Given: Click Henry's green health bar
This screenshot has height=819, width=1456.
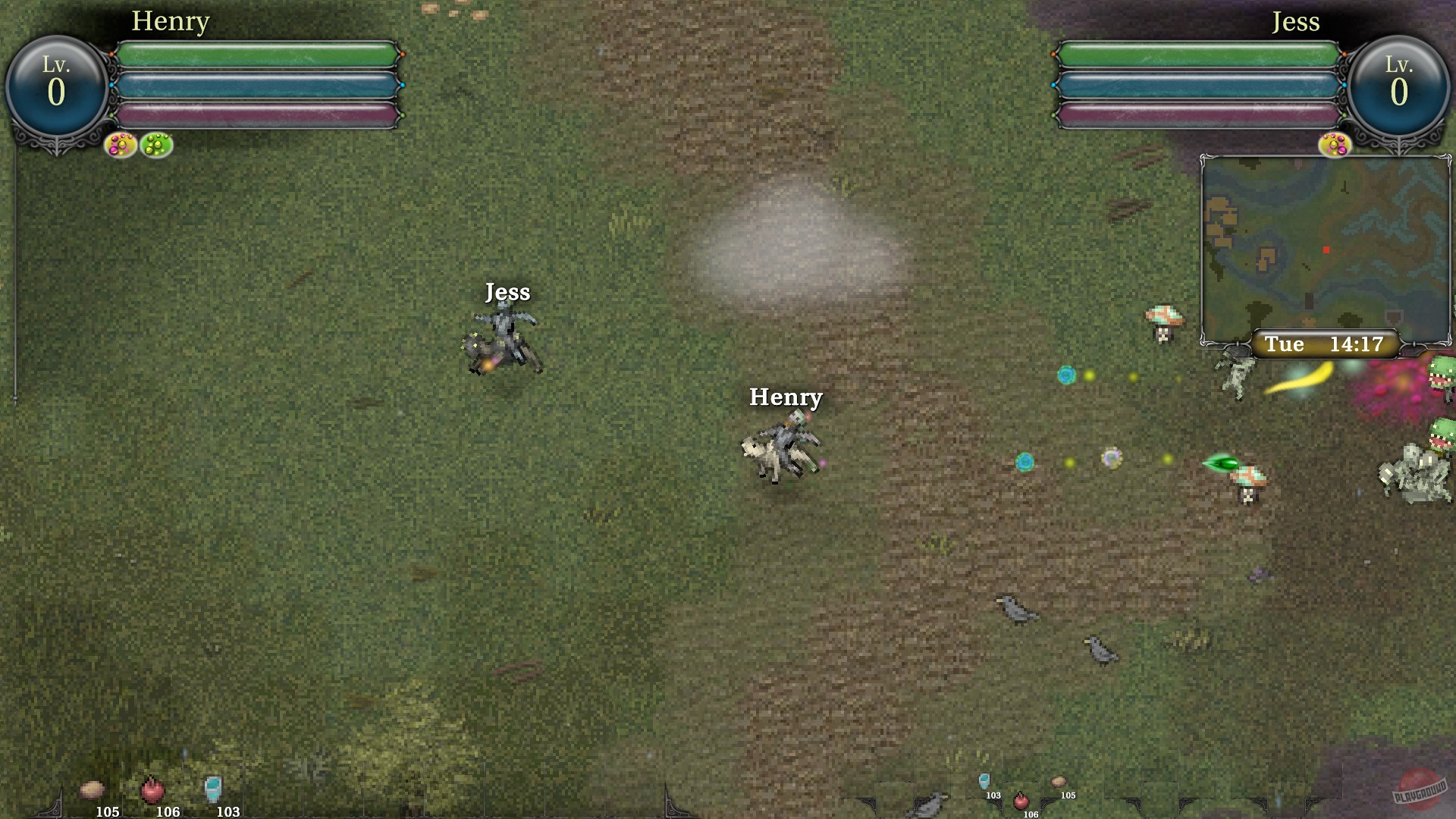Looking at the screenshot, I should click(258, 53).
